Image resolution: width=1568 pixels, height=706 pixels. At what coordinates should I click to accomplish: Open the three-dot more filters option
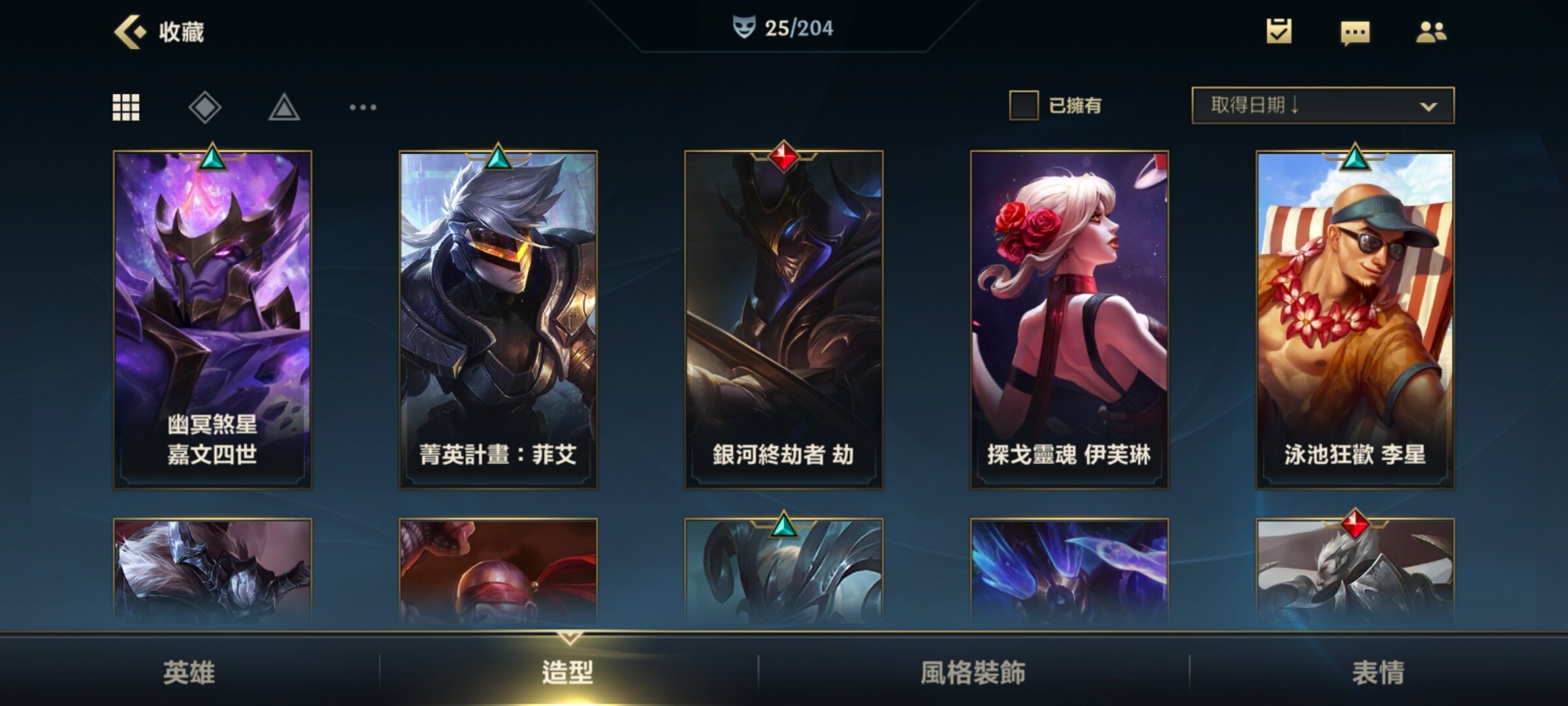[363, 107]
